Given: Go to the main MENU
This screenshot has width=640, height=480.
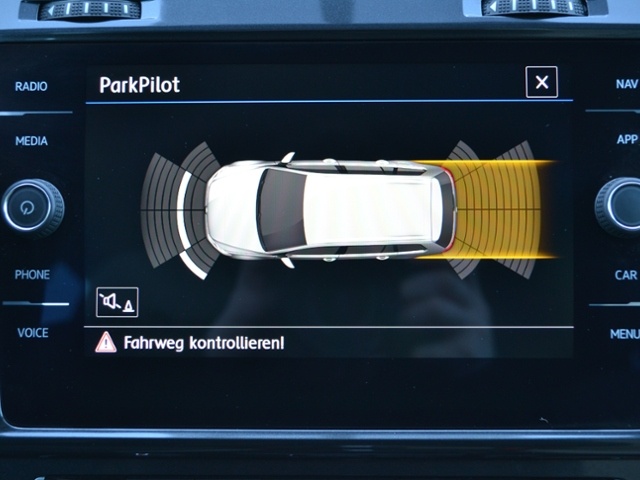Looking at the screenshot, I should (625, 334).
